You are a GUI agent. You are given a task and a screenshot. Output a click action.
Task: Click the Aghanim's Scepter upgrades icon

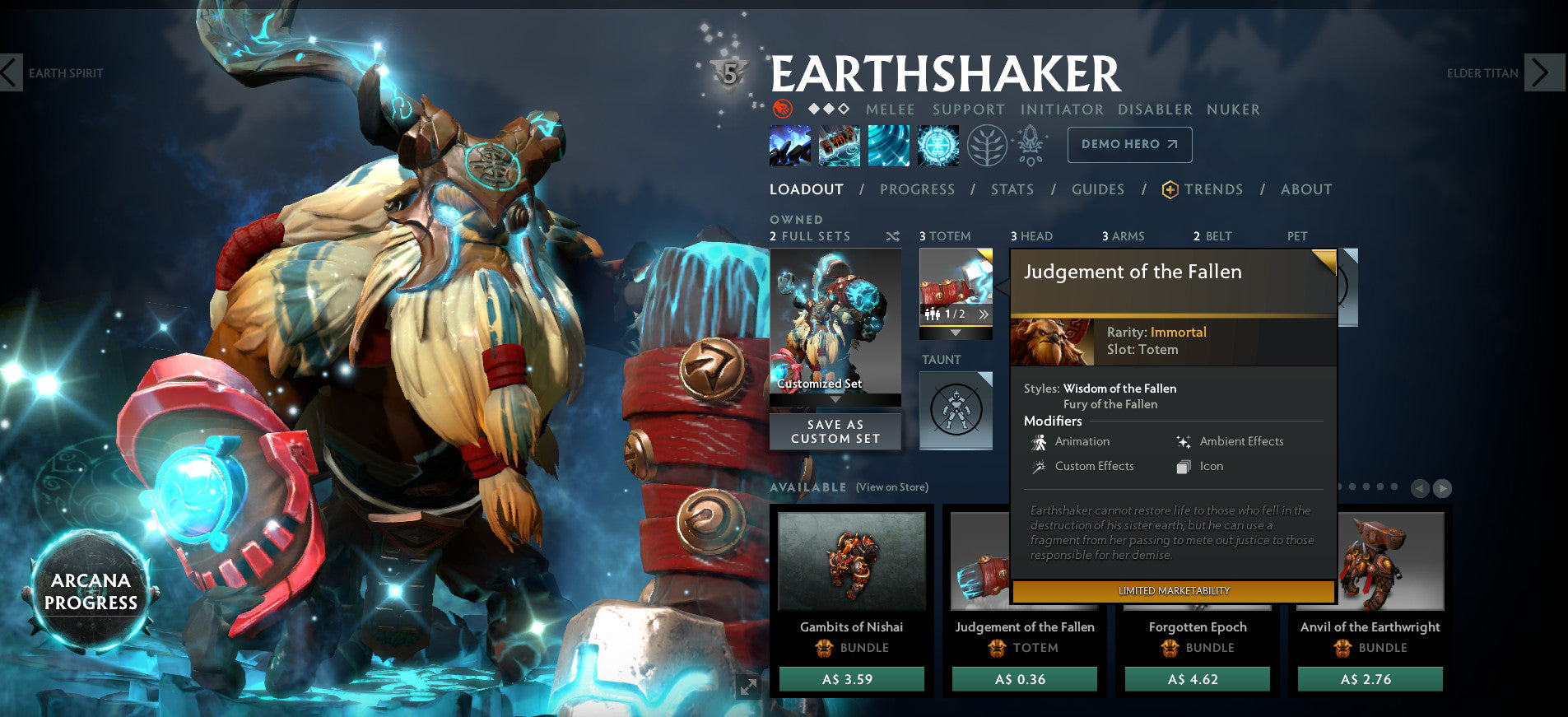coord(1030,145)
